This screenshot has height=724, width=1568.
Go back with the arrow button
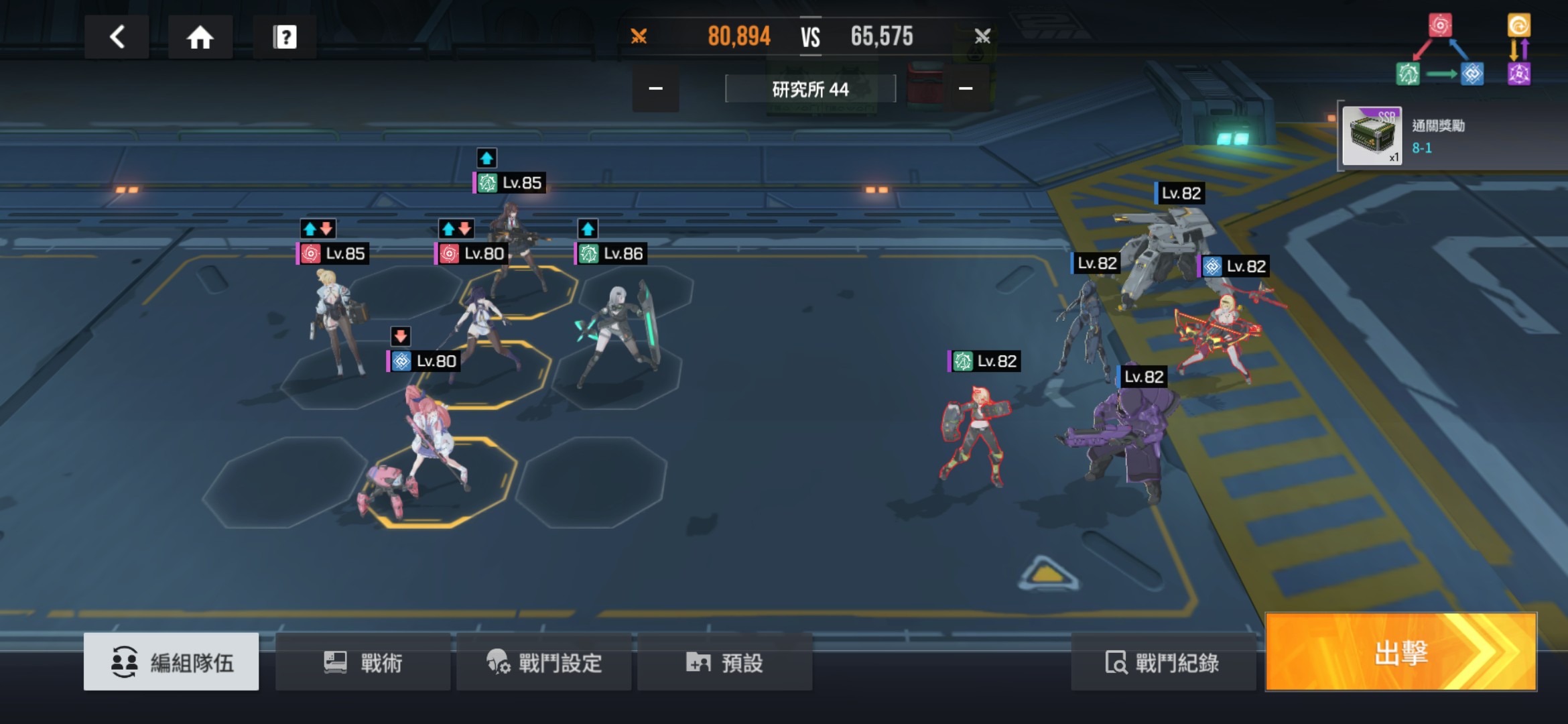tap(117, 37)
